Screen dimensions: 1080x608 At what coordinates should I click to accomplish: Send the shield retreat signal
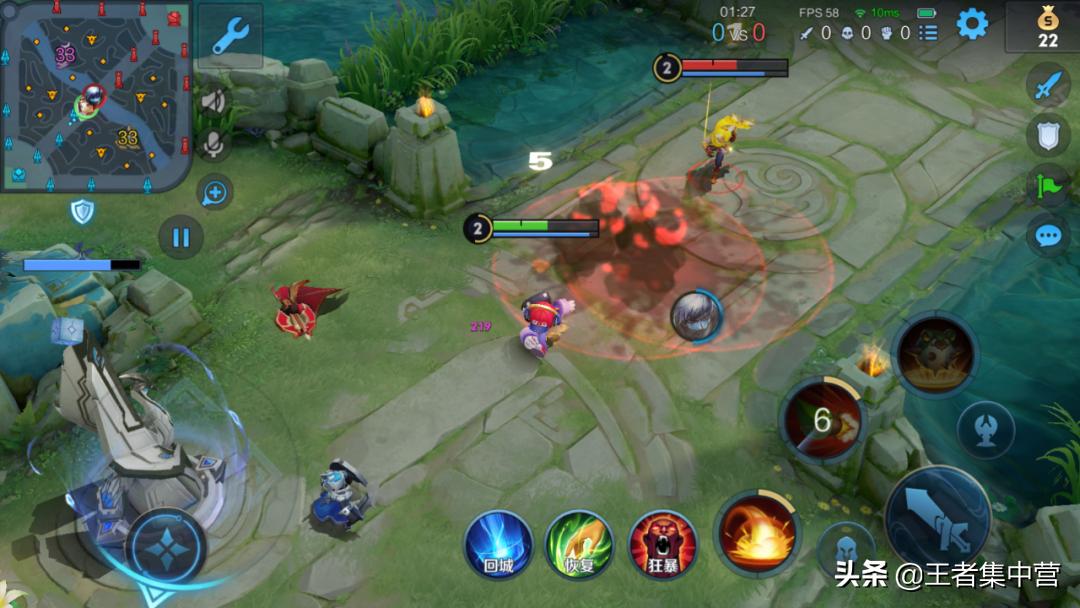pyautogui.click(x=1047, y=134)
